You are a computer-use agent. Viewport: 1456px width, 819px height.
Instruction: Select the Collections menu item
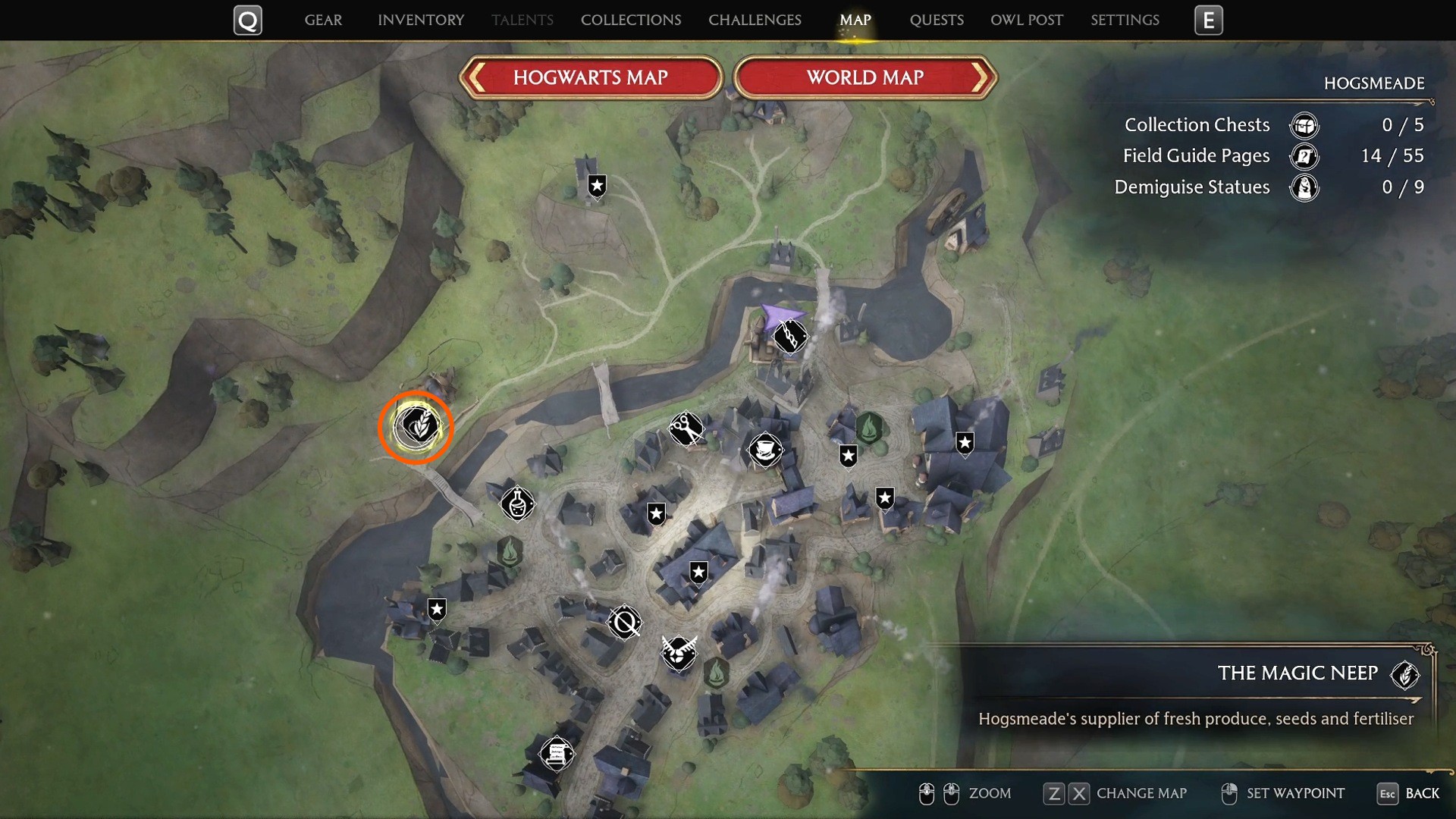630,20
